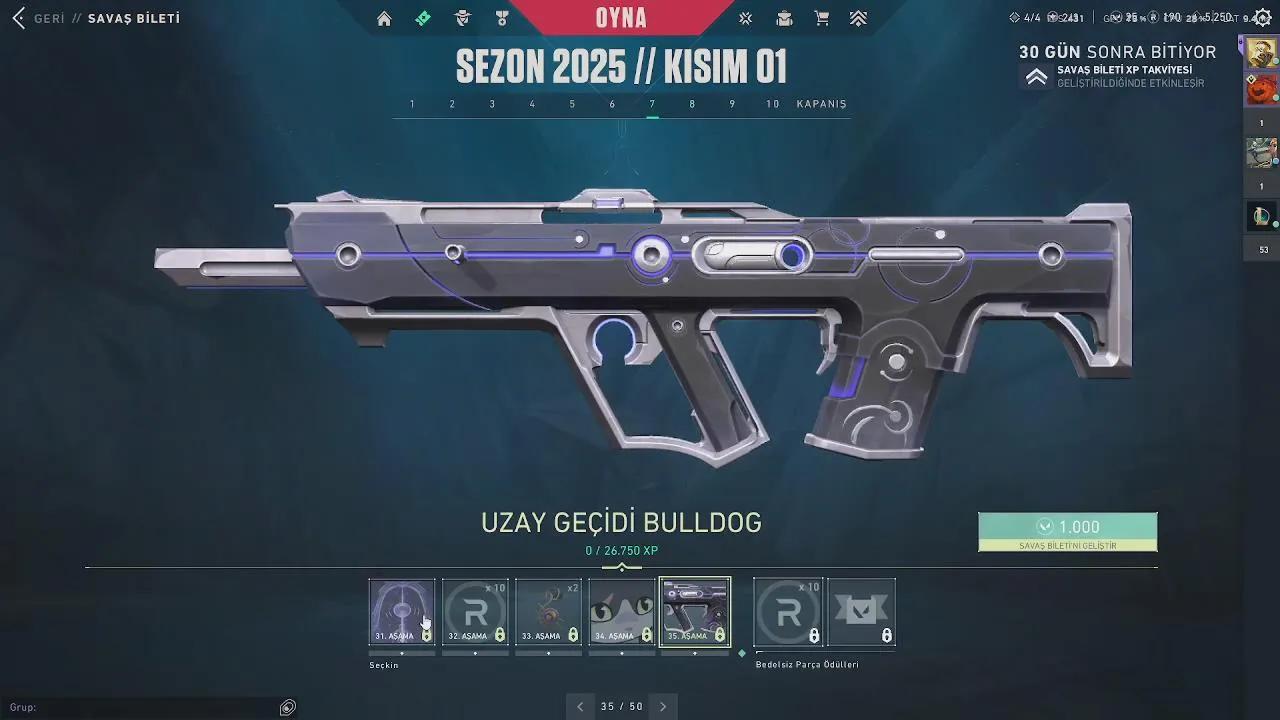The width and height of the screenshot is (1280, 720).
Task: Go back using the GERİ arrow
Action: coord(20,18)
